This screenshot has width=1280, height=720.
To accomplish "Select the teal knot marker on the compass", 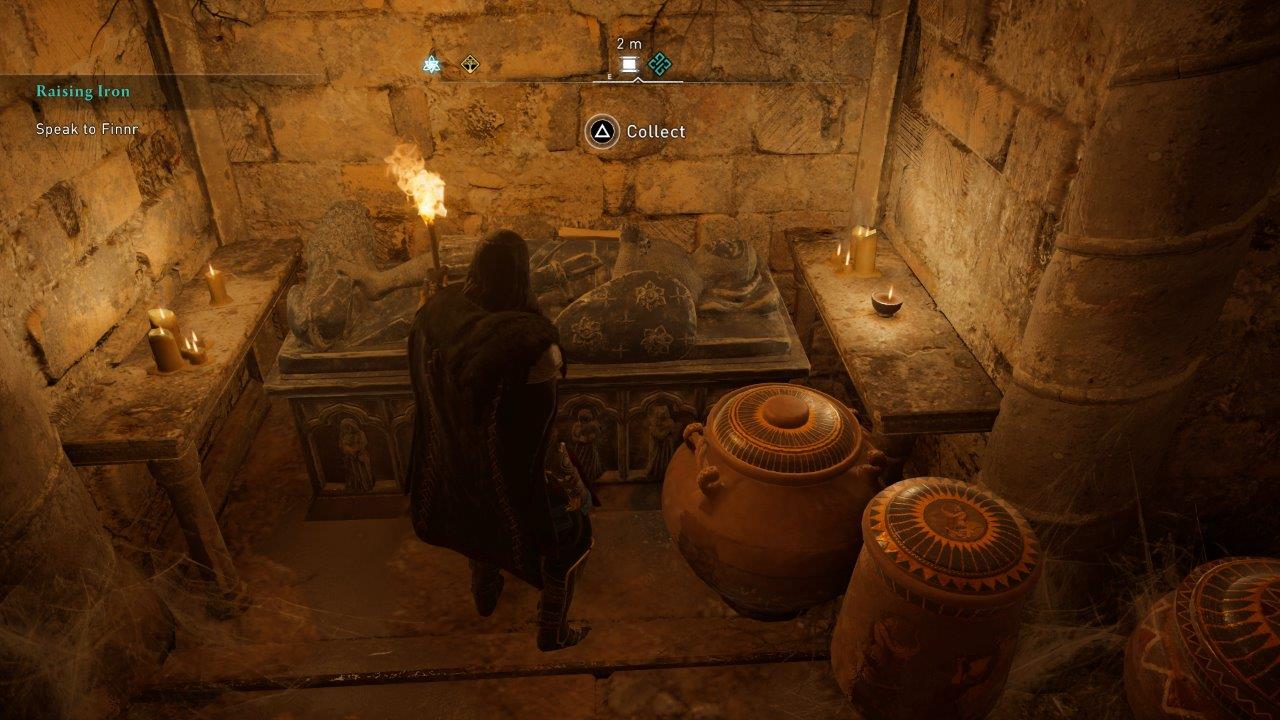I will click(658, 65).
